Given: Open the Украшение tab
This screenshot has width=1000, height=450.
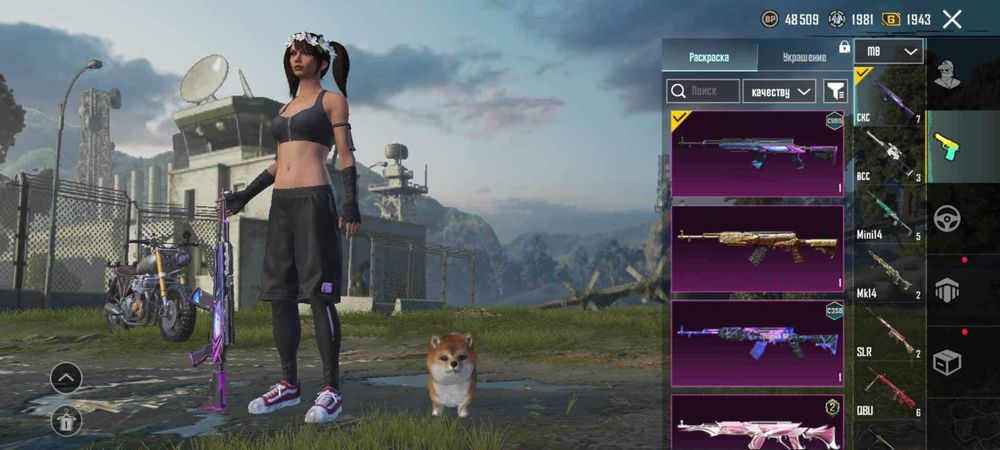Looking at the screenshot, I should point(803,58).
